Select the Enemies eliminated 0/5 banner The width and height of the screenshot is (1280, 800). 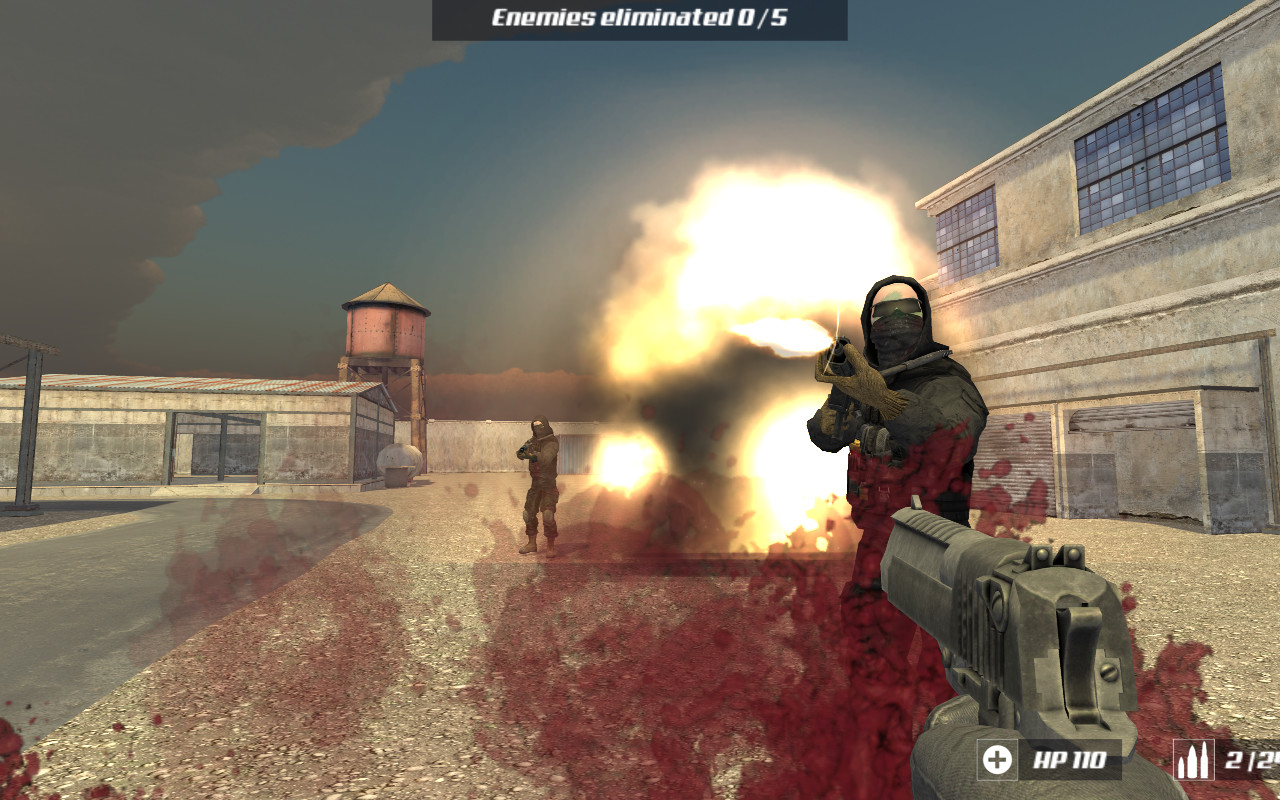pyautogui.click(x=640, y=17)
